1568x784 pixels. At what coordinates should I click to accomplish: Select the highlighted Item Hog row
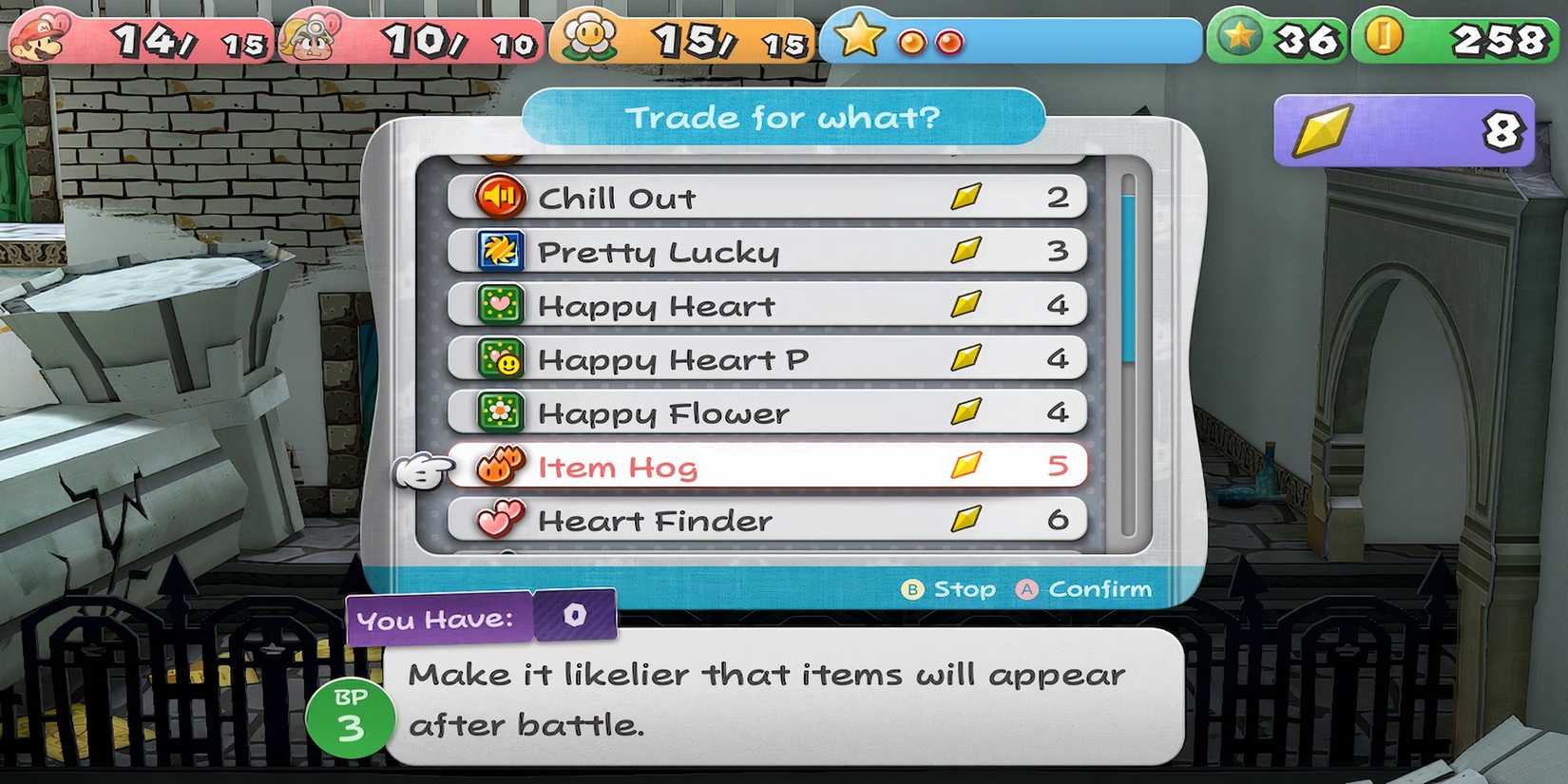760,467
